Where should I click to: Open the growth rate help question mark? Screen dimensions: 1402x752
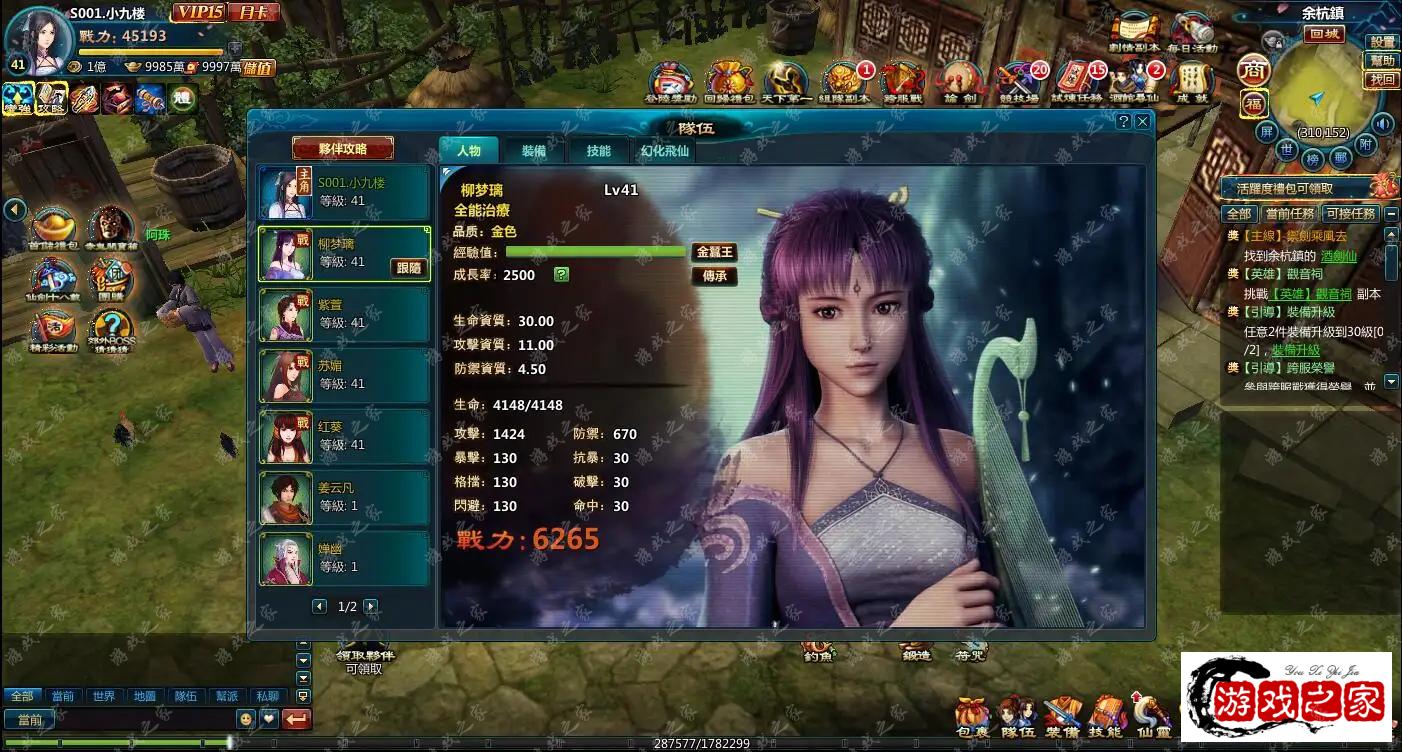click(x=561, y=275)
